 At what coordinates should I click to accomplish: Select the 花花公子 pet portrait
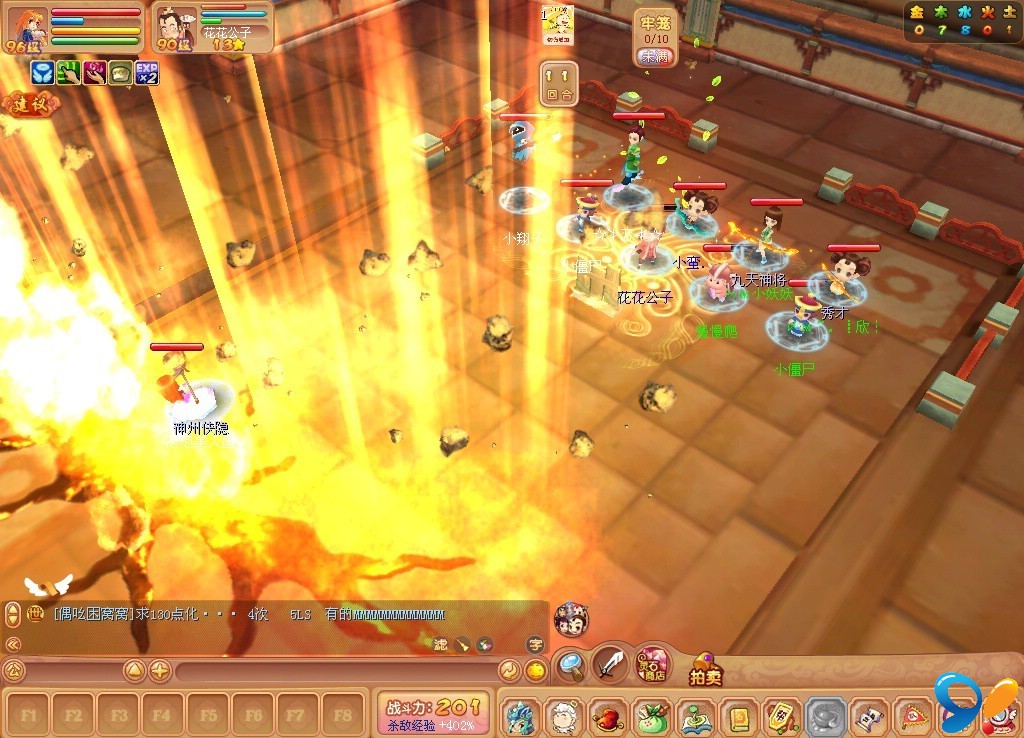point(176,29)
